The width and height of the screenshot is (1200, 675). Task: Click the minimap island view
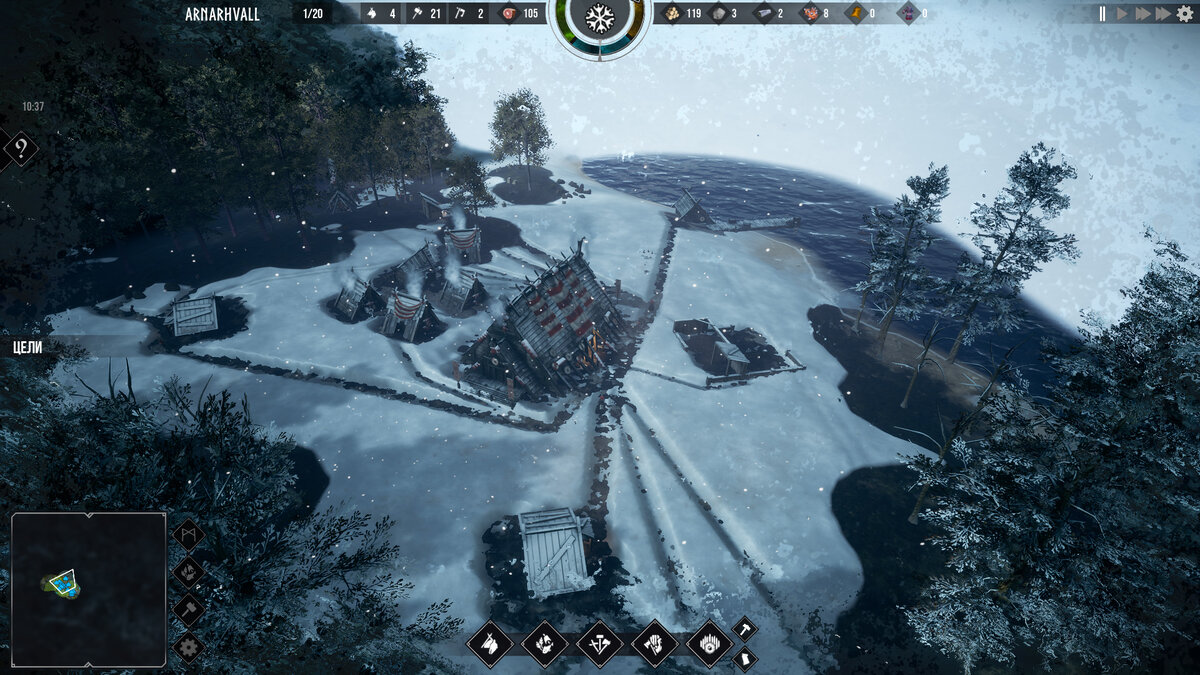88,589
